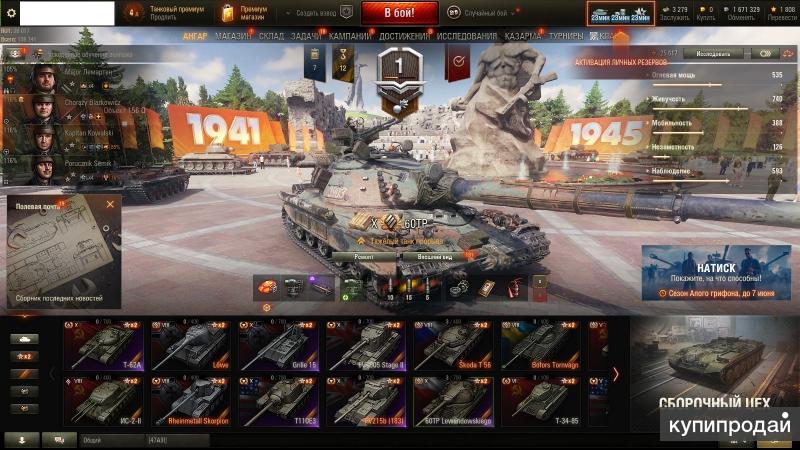This screenshot has width=800, height=450.
Task: Click the «Исследовать» research button
Action: pos(712,53)
